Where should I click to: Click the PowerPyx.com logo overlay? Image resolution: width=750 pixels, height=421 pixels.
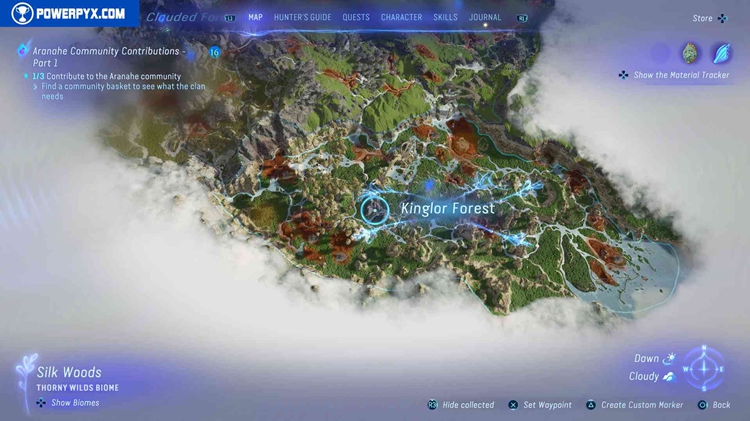(70, 14)
